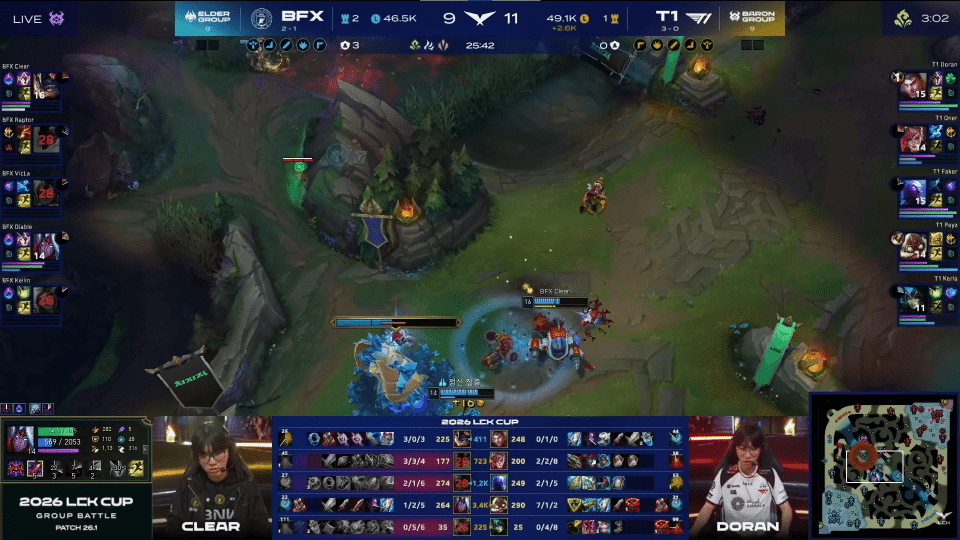Click the Elder Group sponsor banner
960x540 pixels.
[x=207, y=17]
